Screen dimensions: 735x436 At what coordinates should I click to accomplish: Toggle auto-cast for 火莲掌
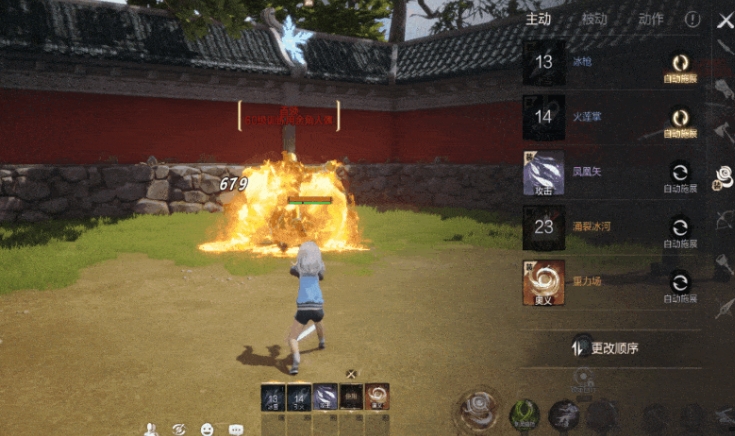point(680,119)
